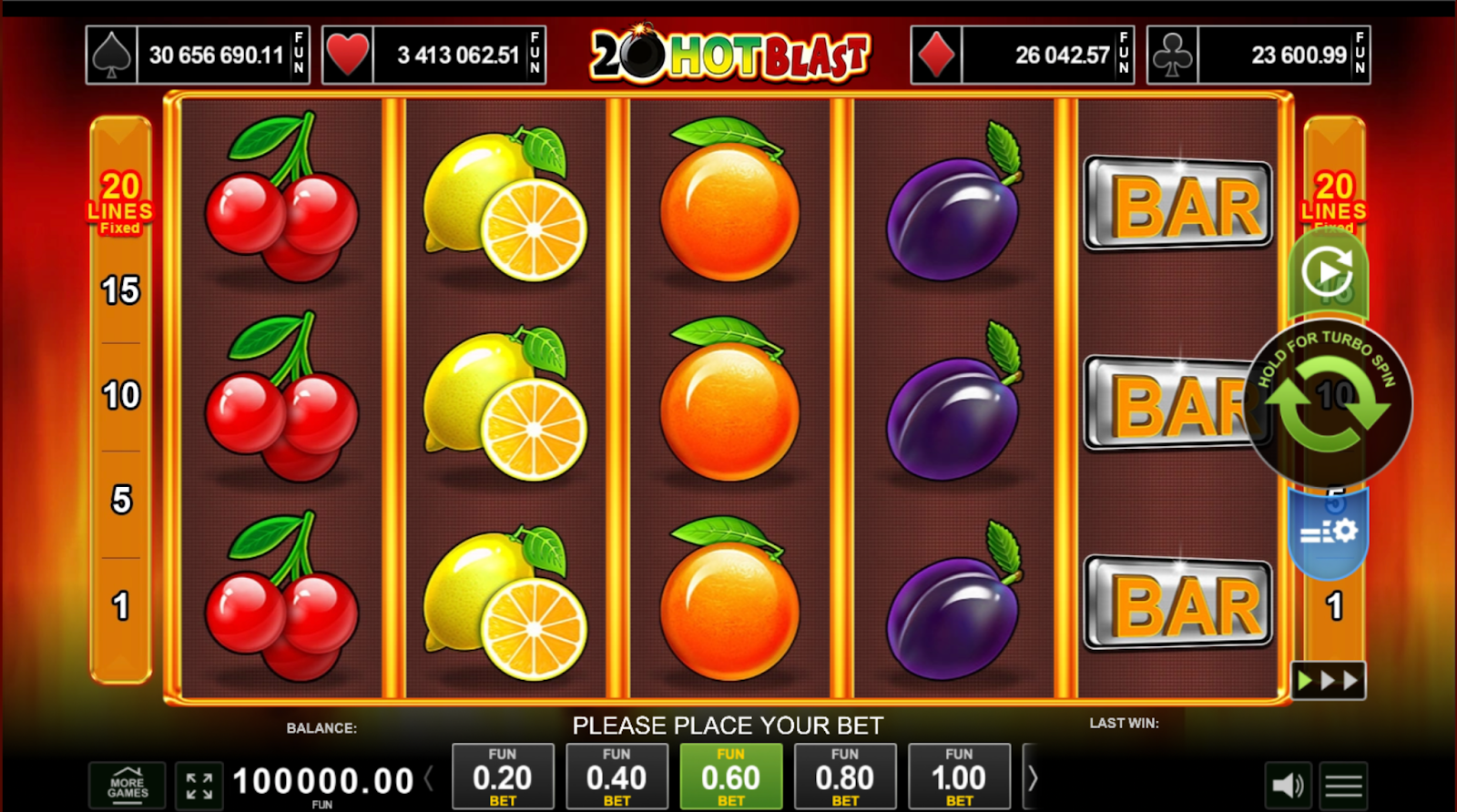Pick the highlighted 0.60 bet
Image resolution: width=1457 pixels, height=812 pixels.
tap(731, 776)
